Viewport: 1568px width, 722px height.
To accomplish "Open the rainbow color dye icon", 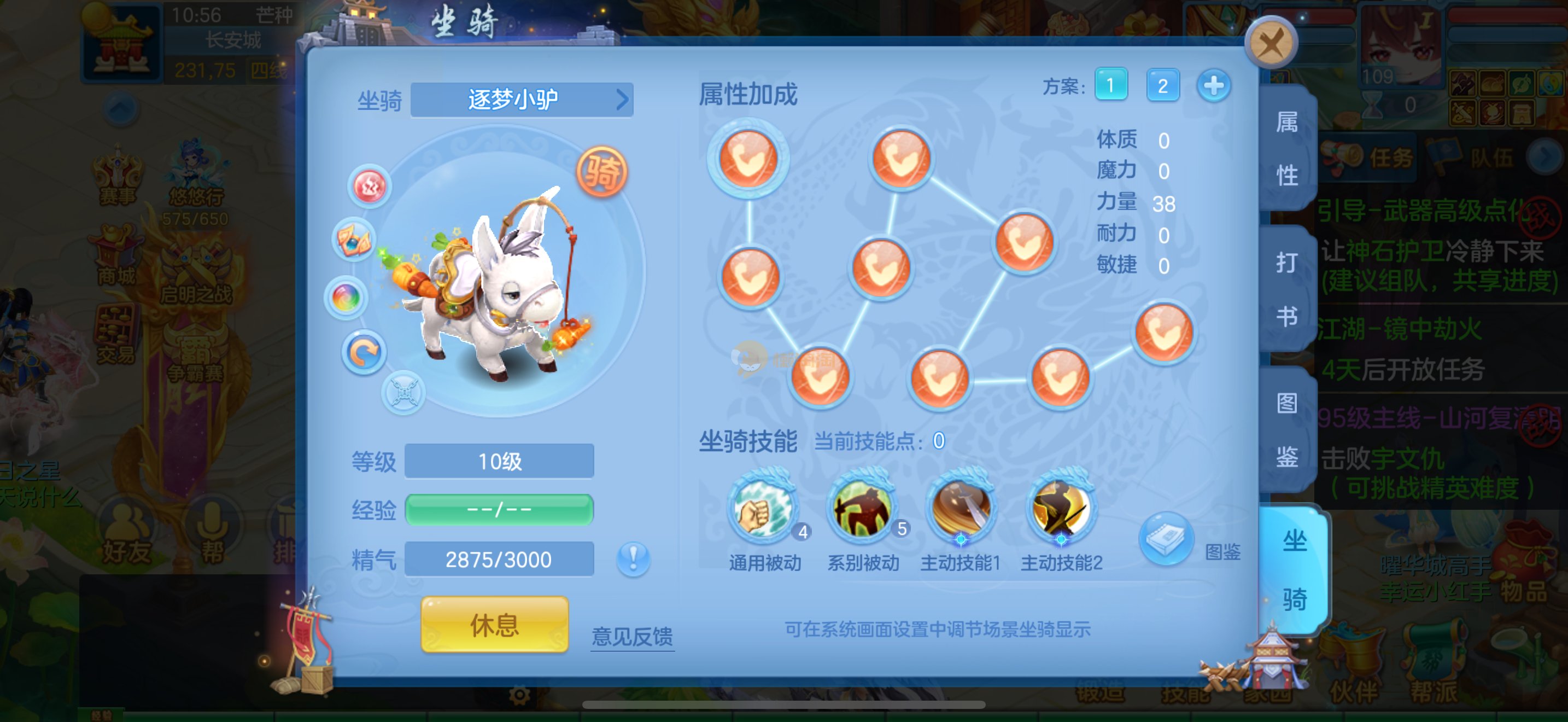I will pyautogui.click(x=346, y=298).
